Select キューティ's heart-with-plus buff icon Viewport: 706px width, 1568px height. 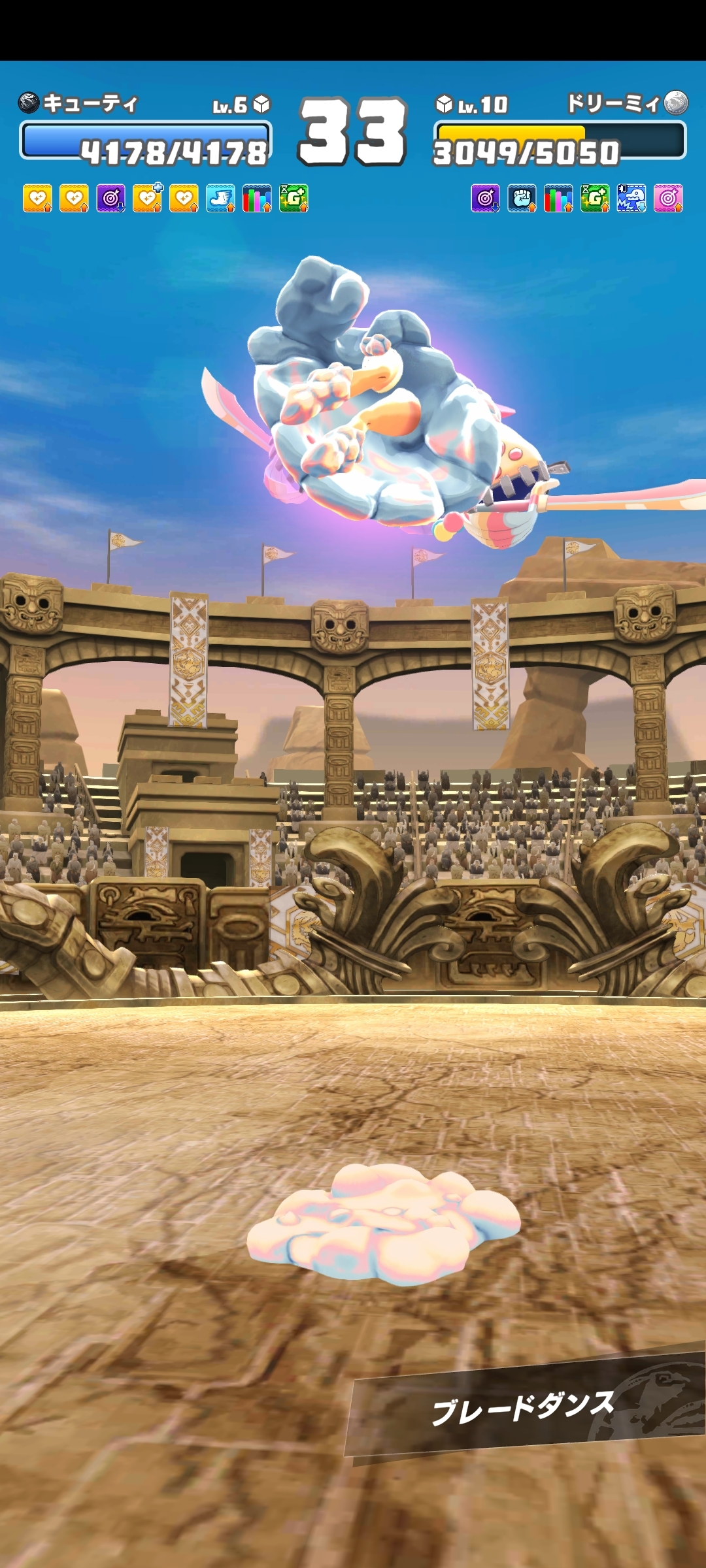(148, 199)
